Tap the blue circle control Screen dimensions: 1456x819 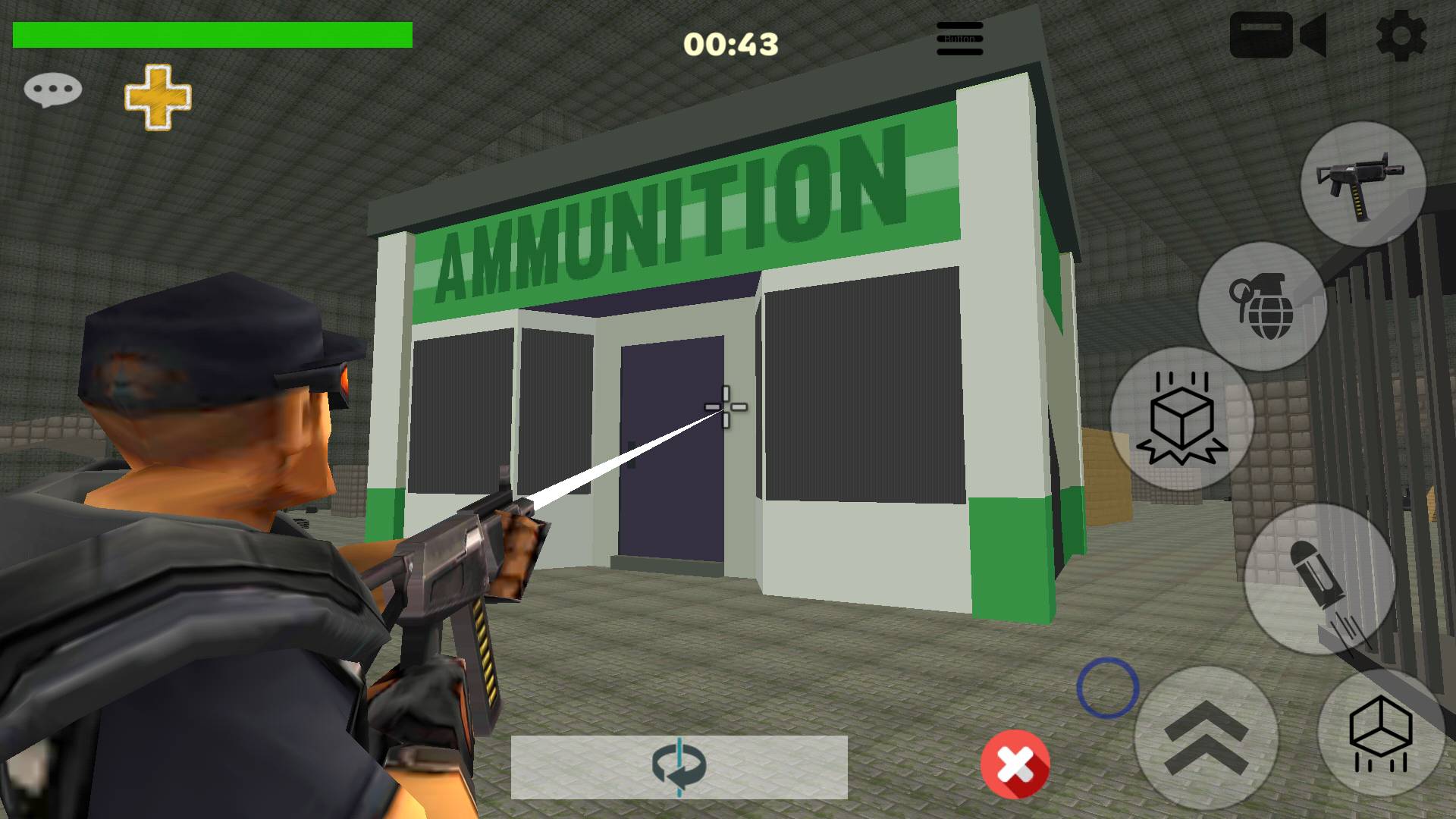click(1107, 688)
